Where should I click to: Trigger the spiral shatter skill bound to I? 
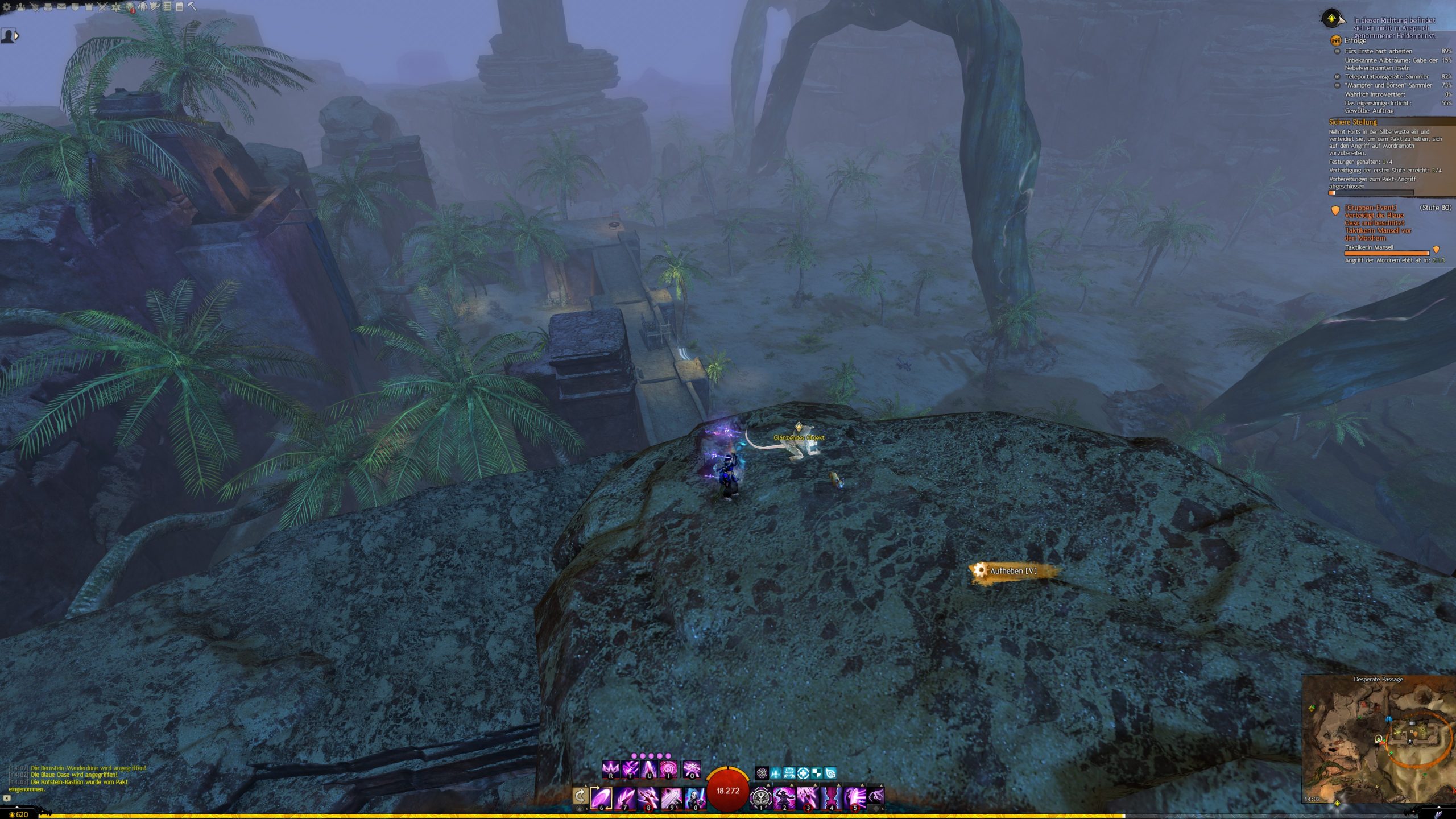click(x=668, y=770)
